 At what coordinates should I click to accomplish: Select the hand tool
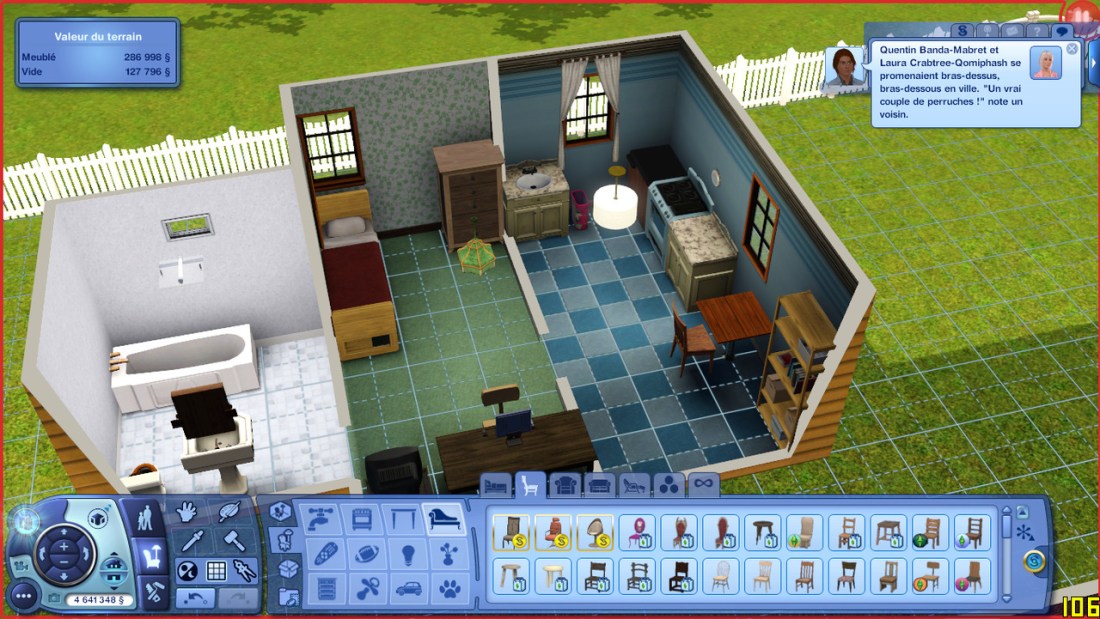tap(187, 512)
